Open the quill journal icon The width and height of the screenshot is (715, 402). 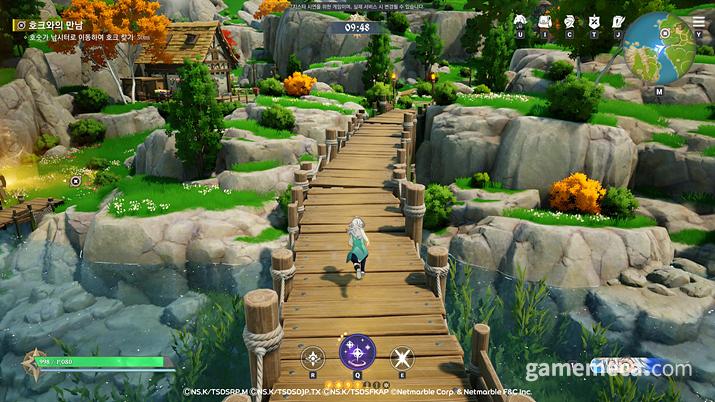617,21
